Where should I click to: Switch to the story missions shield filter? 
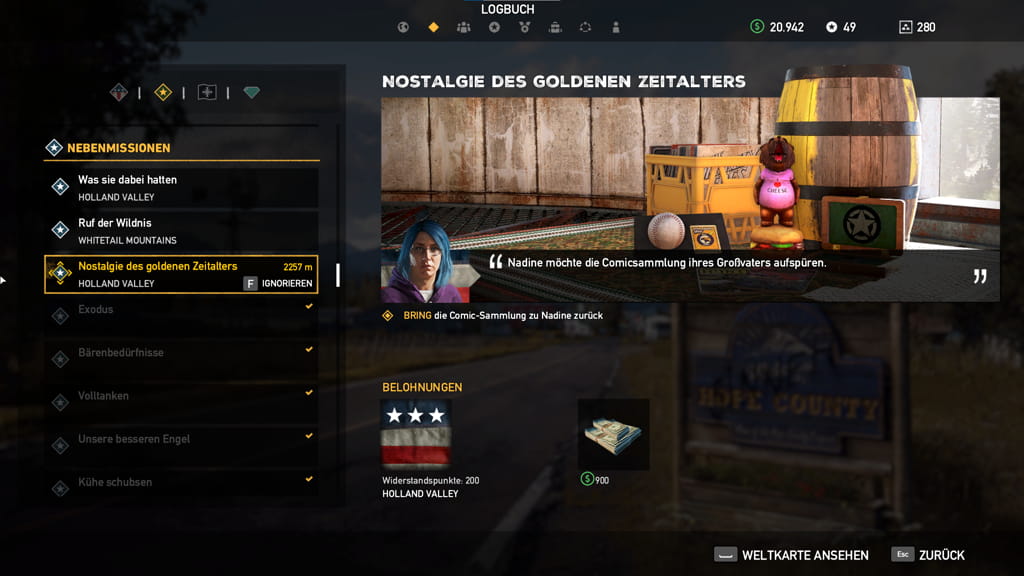tap(119, 93)
